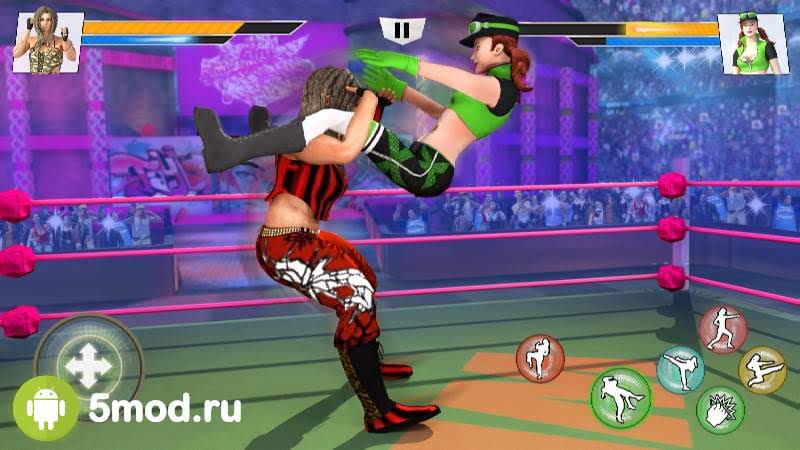Viewport: 800px width, 450px height.
Task: Tap the directional movement joystick
Action: [88, 365]
